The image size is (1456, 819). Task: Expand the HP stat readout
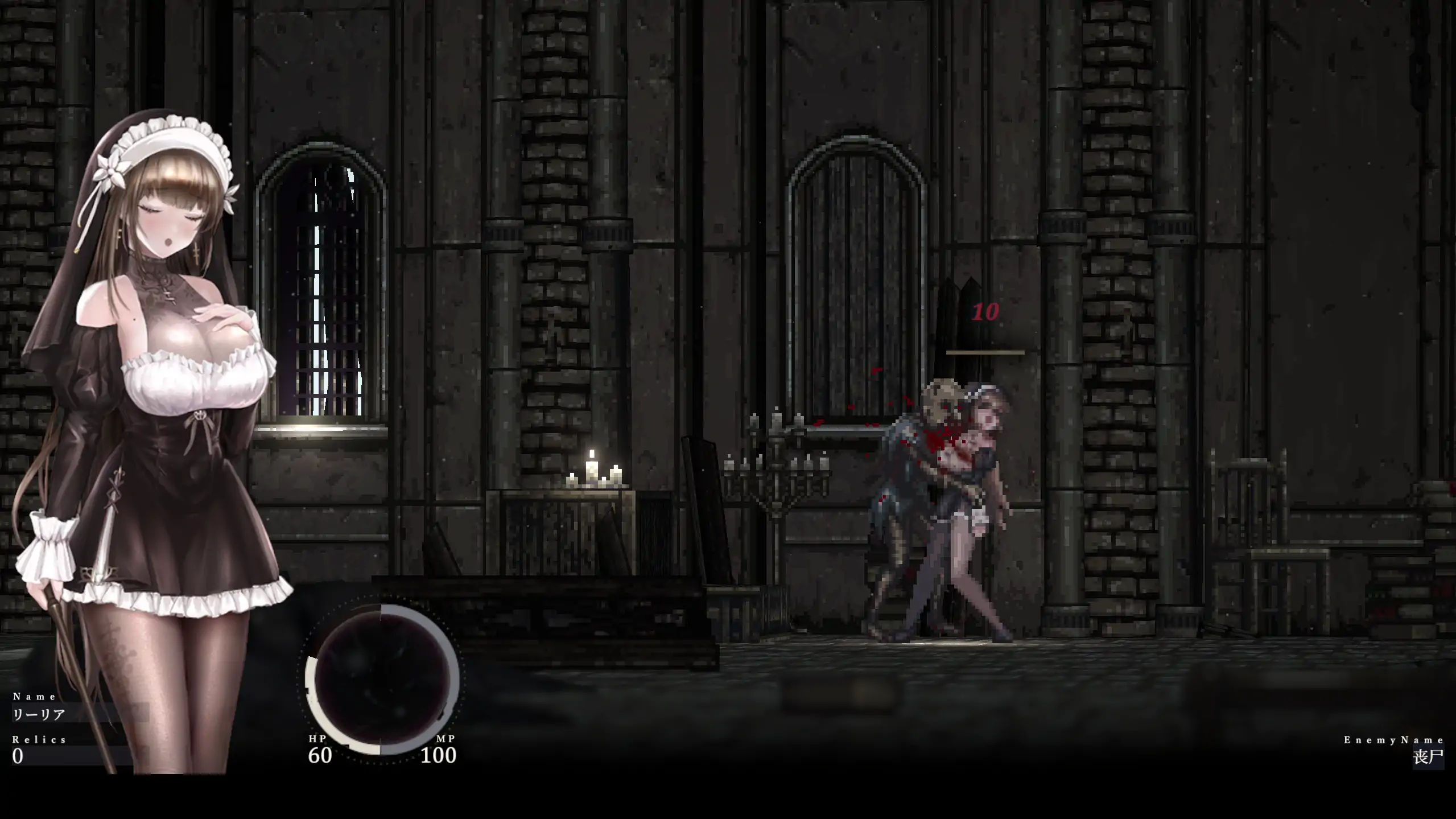tap(316, 739)
